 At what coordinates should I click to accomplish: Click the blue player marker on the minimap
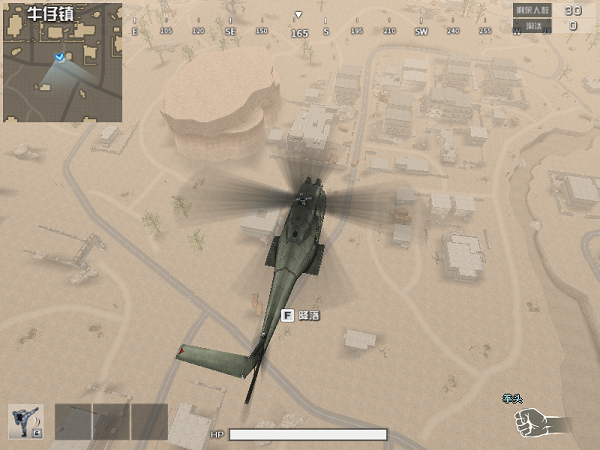point(62,56)
